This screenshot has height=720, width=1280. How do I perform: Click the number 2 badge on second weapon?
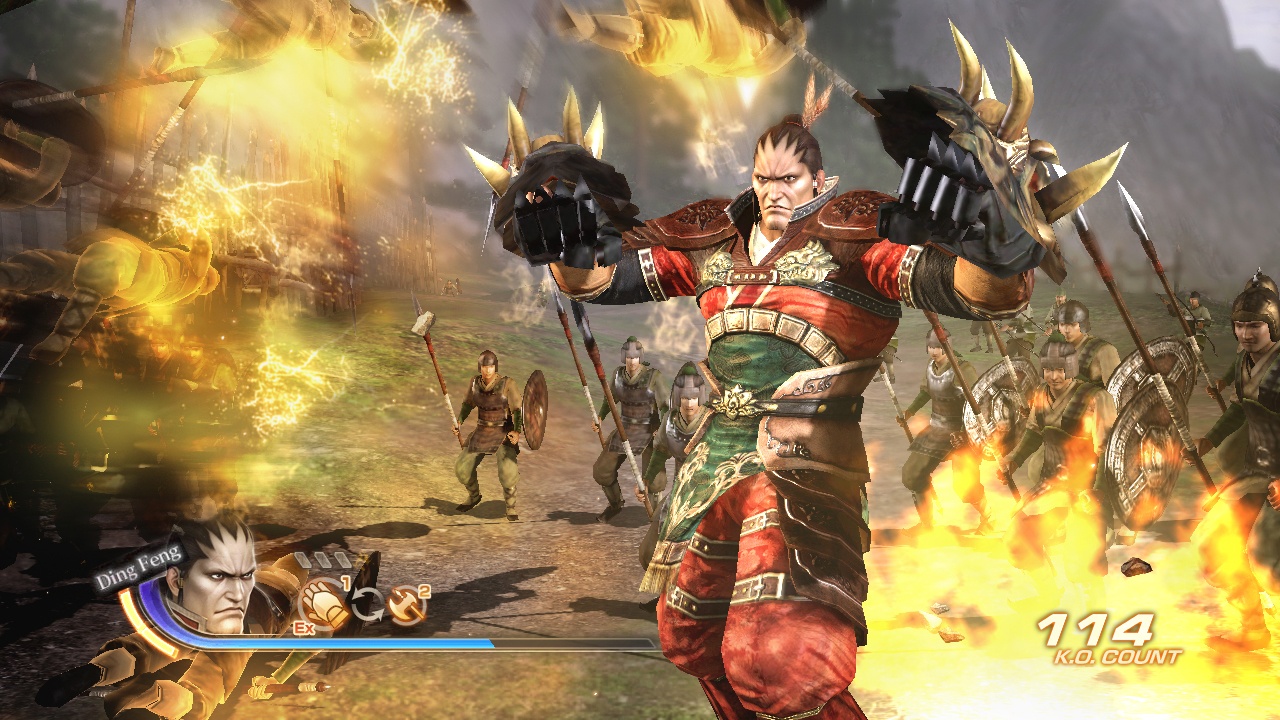424,591
